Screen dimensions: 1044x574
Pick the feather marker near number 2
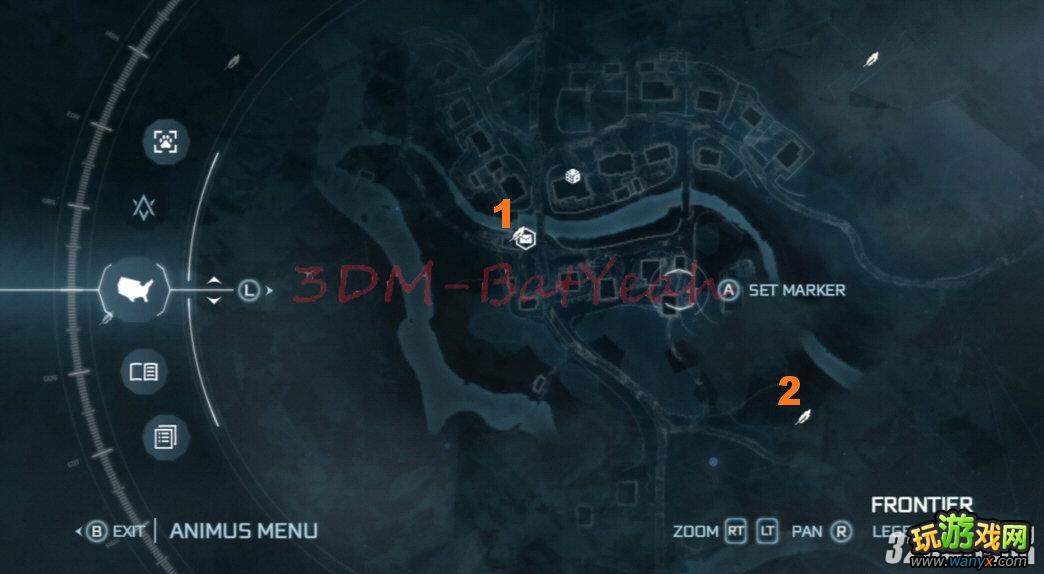click(x=802, y=417)
